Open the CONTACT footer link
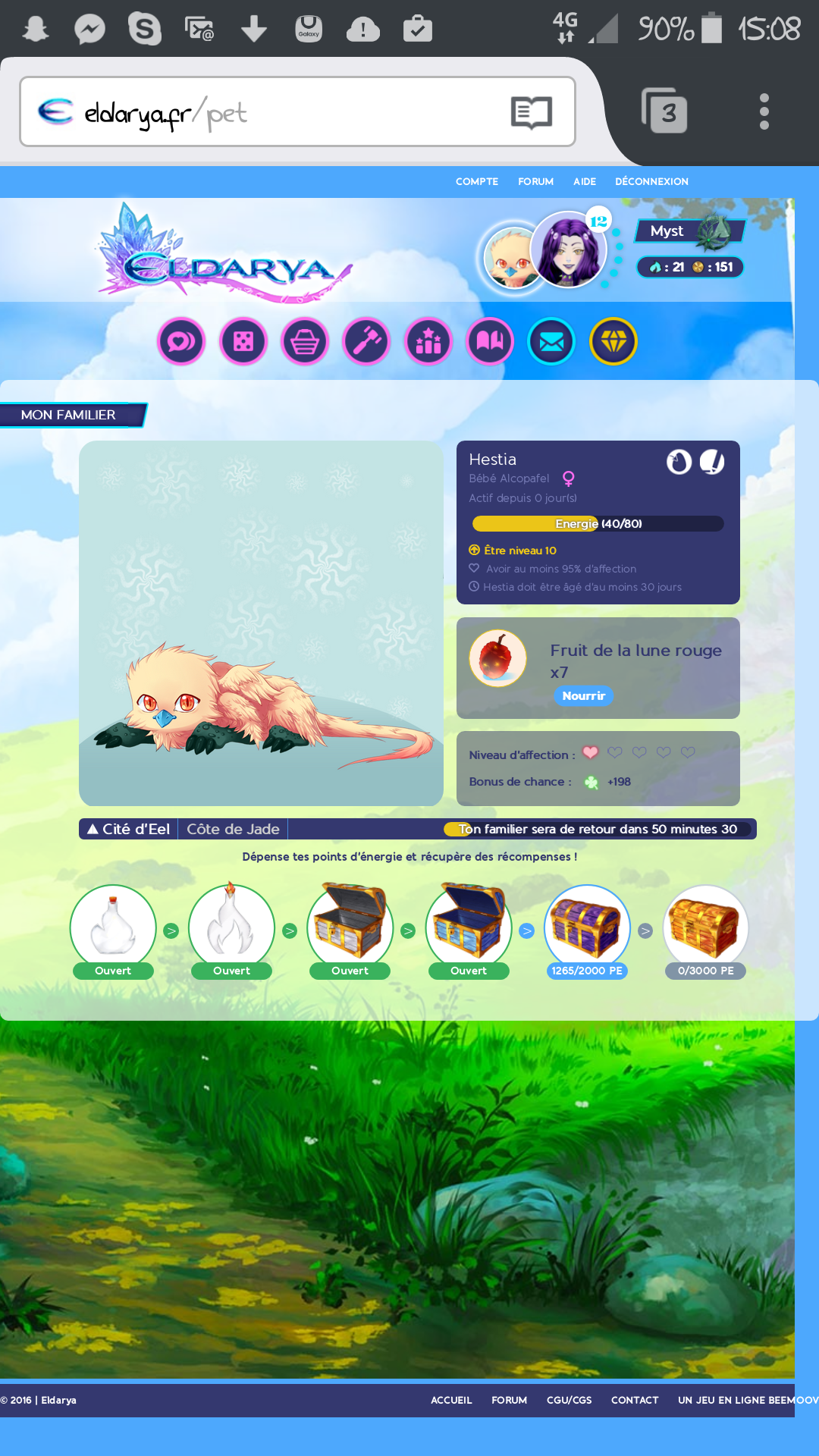This screenshot has height=1456, width=819. pos(635,1400)
